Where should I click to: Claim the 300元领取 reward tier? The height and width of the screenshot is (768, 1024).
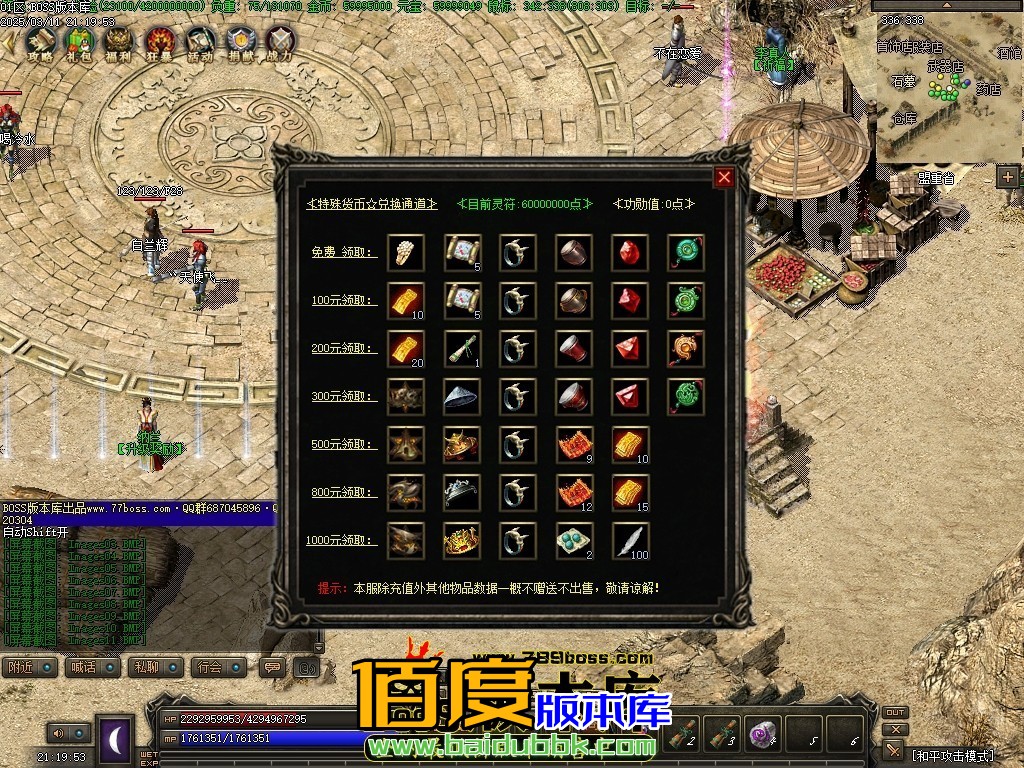point(344,396)
